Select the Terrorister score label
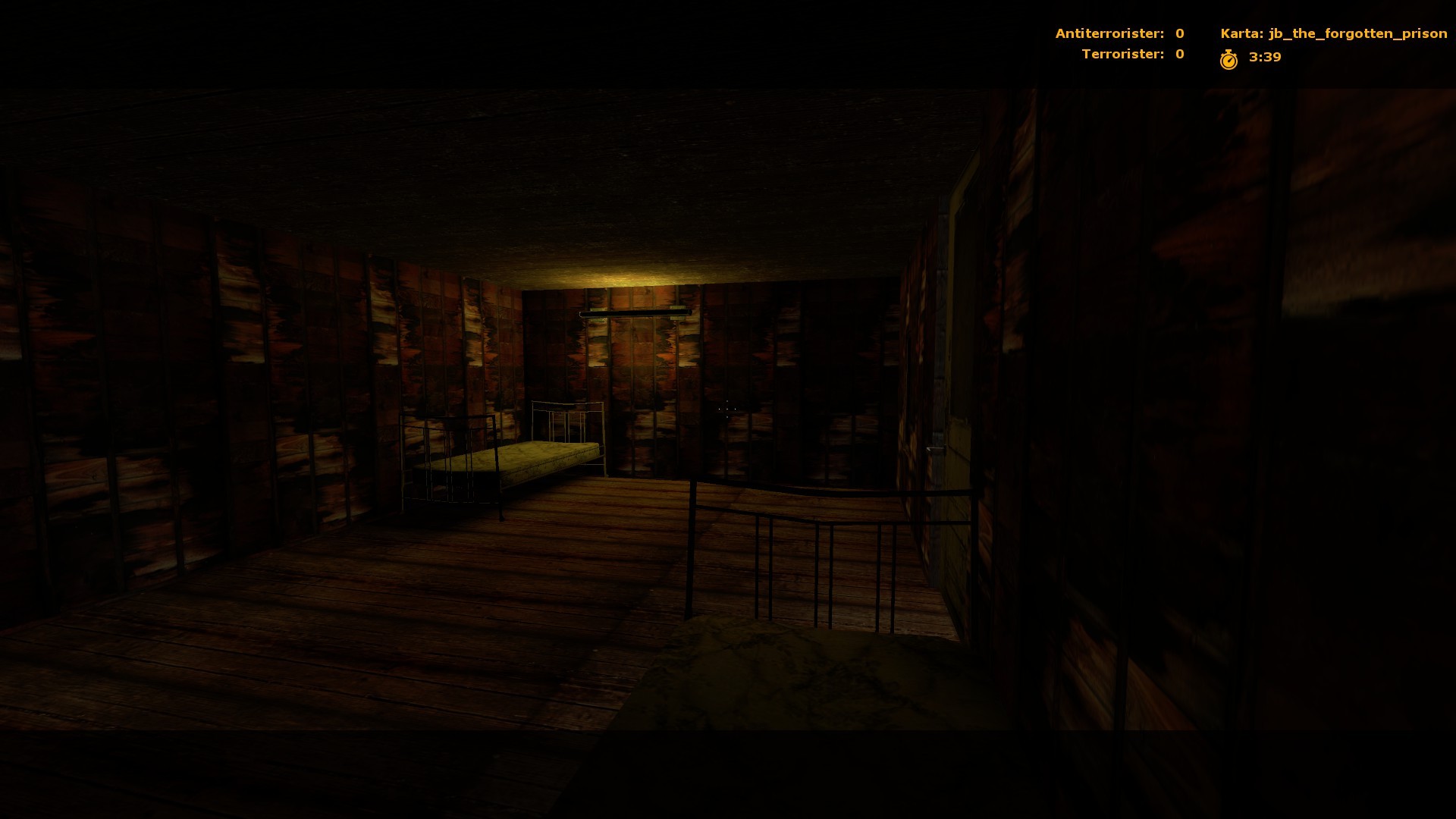Viewport: 1456px width, 819px height. [x=1122, y=54]
